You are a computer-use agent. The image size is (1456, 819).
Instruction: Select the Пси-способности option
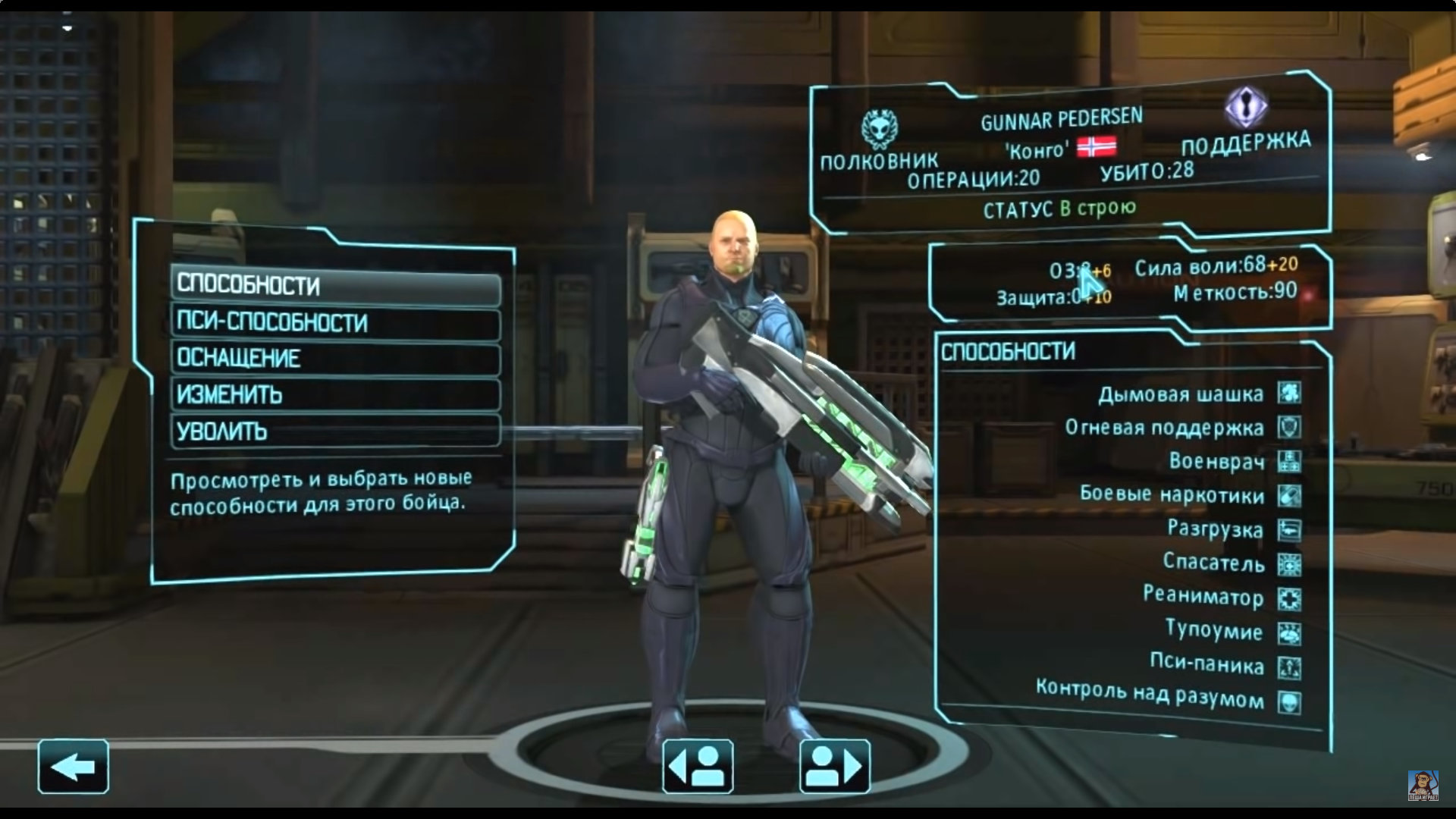click(335, 322)
